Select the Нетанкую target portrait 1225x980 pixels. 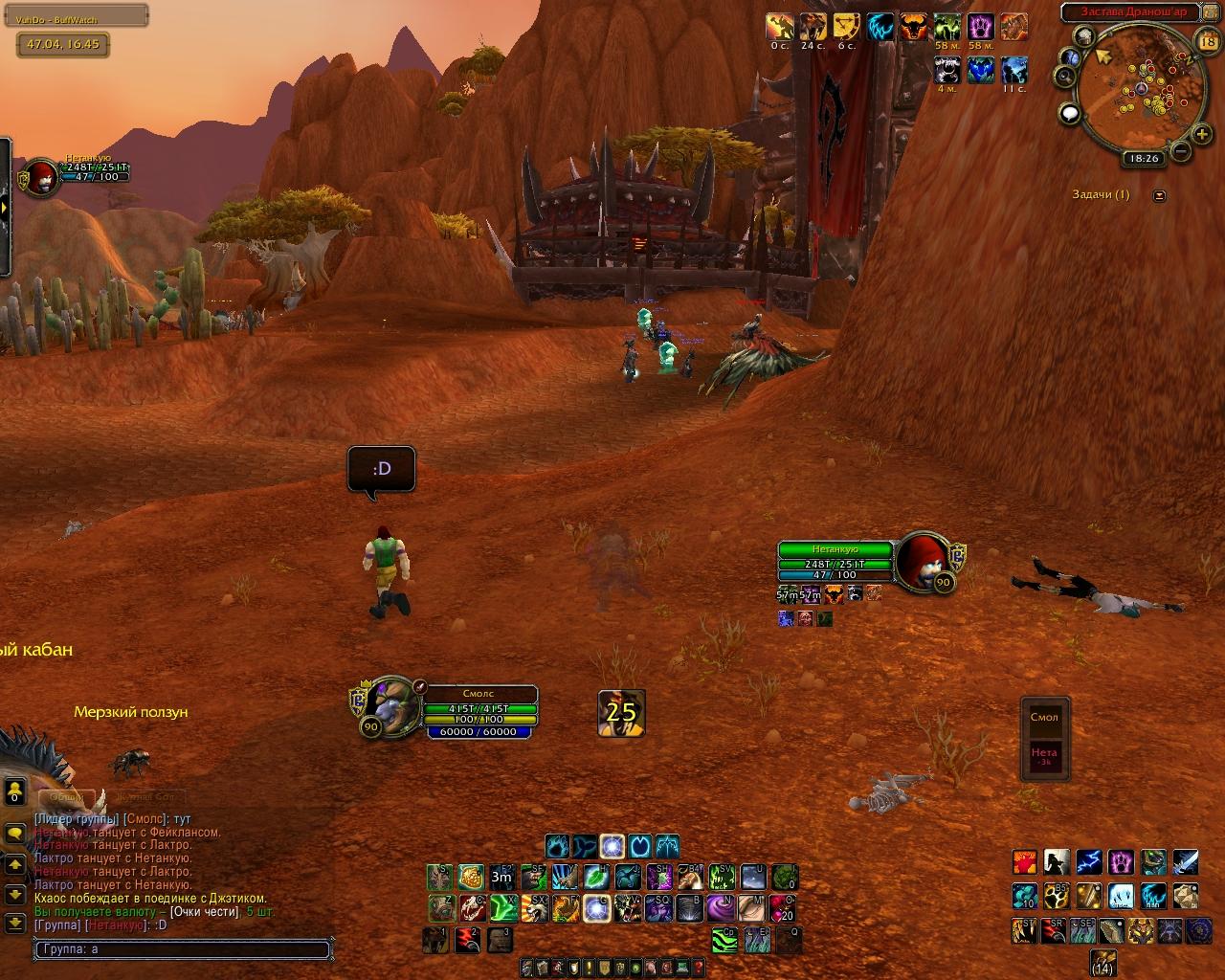click(x=922, y=560)
